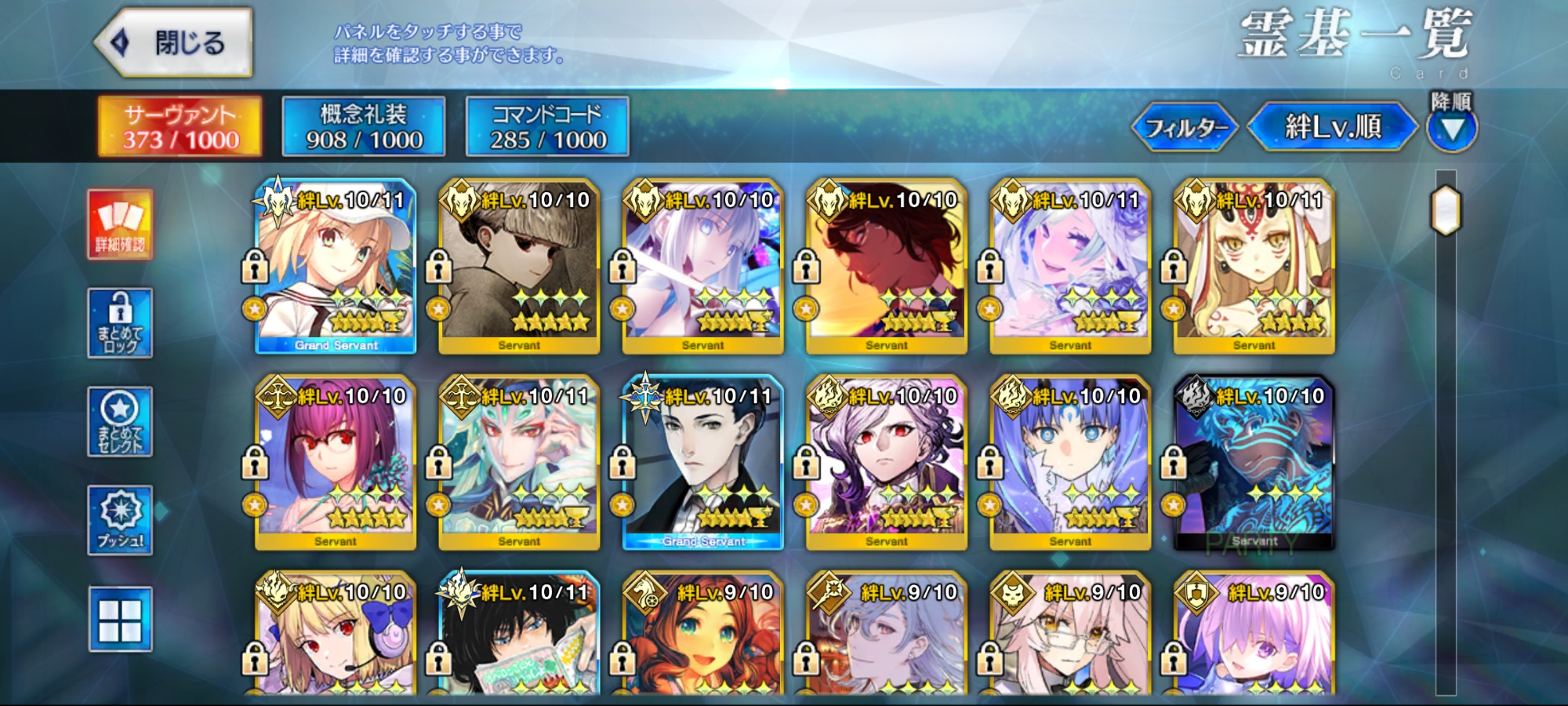Choose the まとめてロック bulk lock
1568x706 pixels.
pyautogui.click(x=120, y=323)
